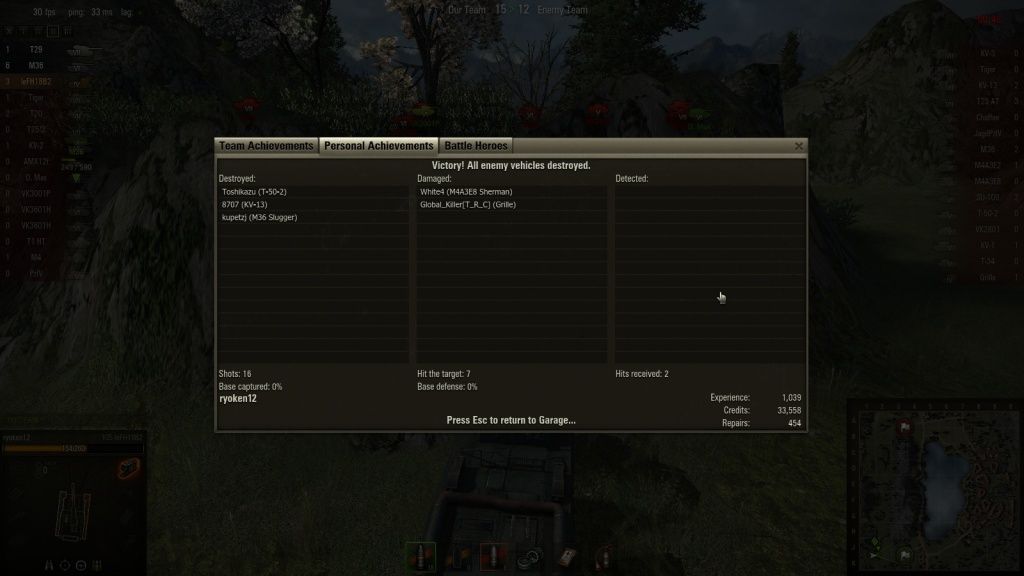Switch to the Team Achievements tab
Image resolution: width=1024 pixels, height=576 pixels.
pos(266,146)
